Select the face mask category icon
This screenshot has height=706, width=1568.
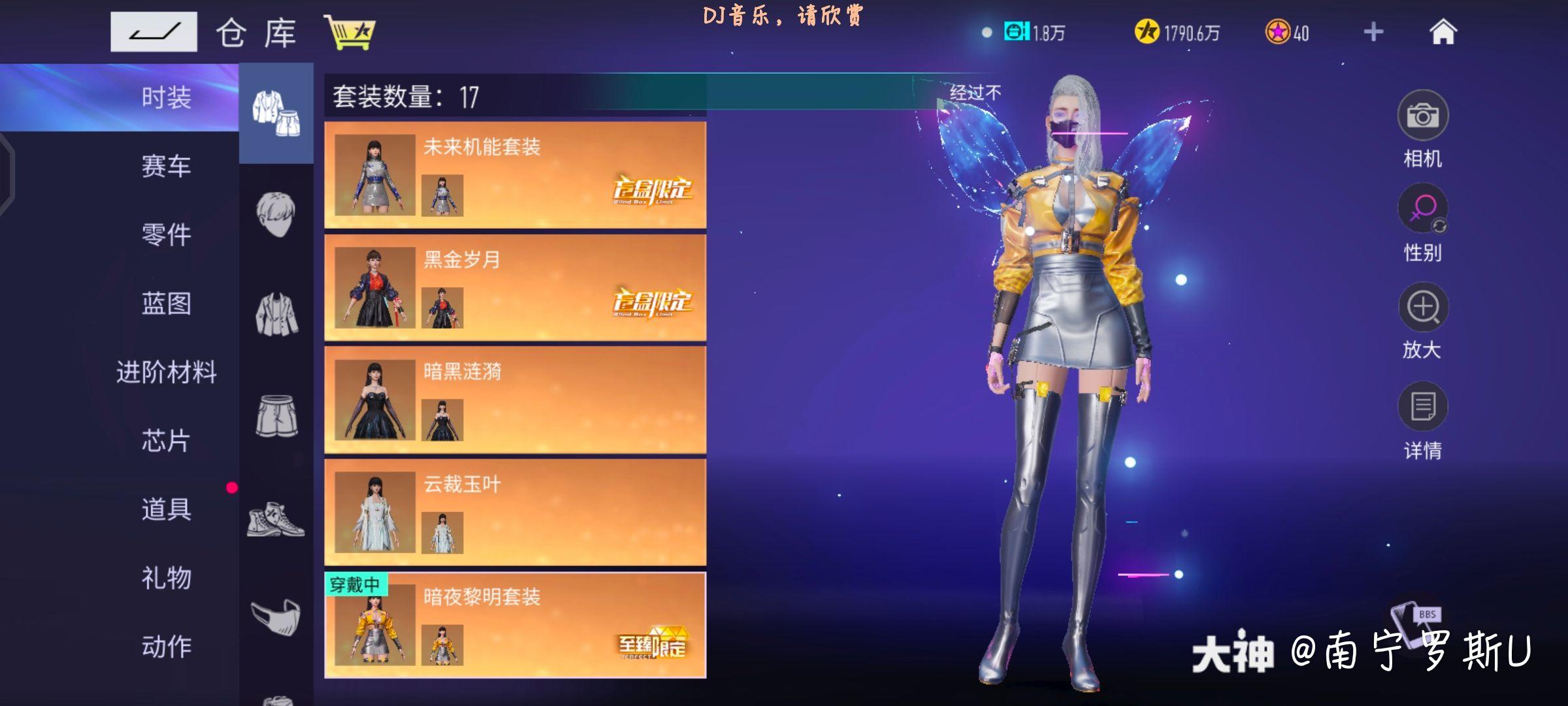278,614
